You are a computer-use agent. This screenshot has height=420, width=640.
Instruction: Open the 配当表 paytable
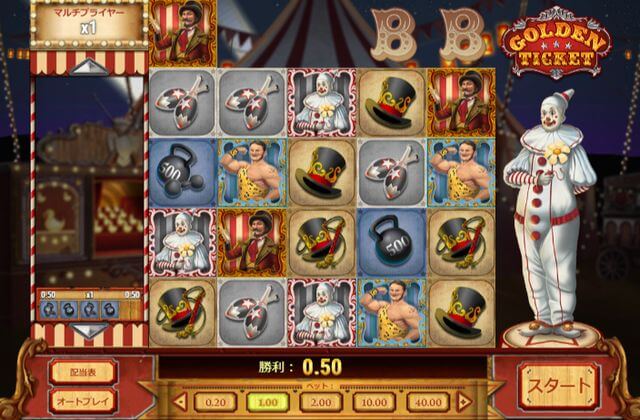[x=82, y=371]
